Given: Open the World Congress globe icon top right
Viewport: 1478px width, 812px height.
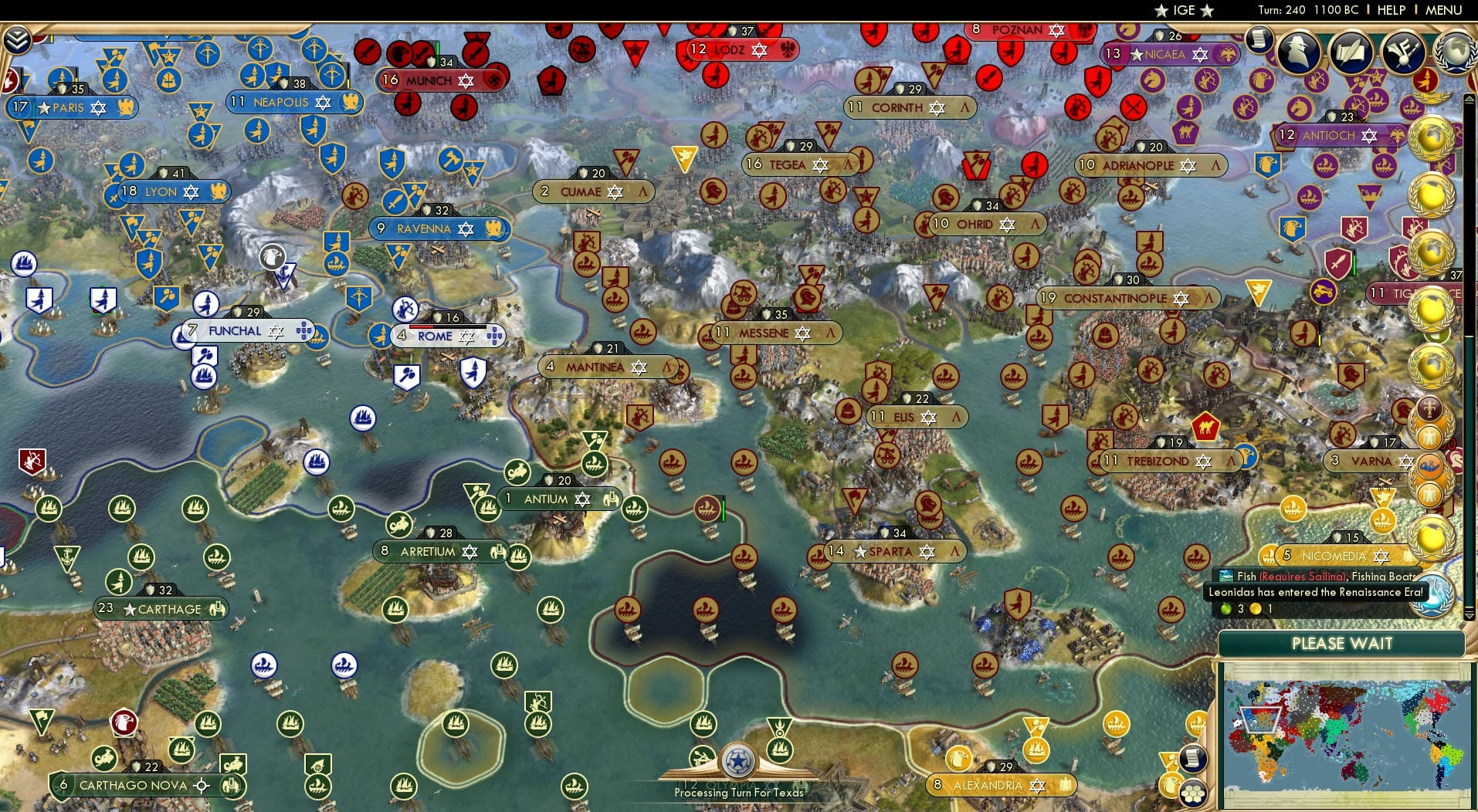Looking at the screenshot, I should [1456, 52].
